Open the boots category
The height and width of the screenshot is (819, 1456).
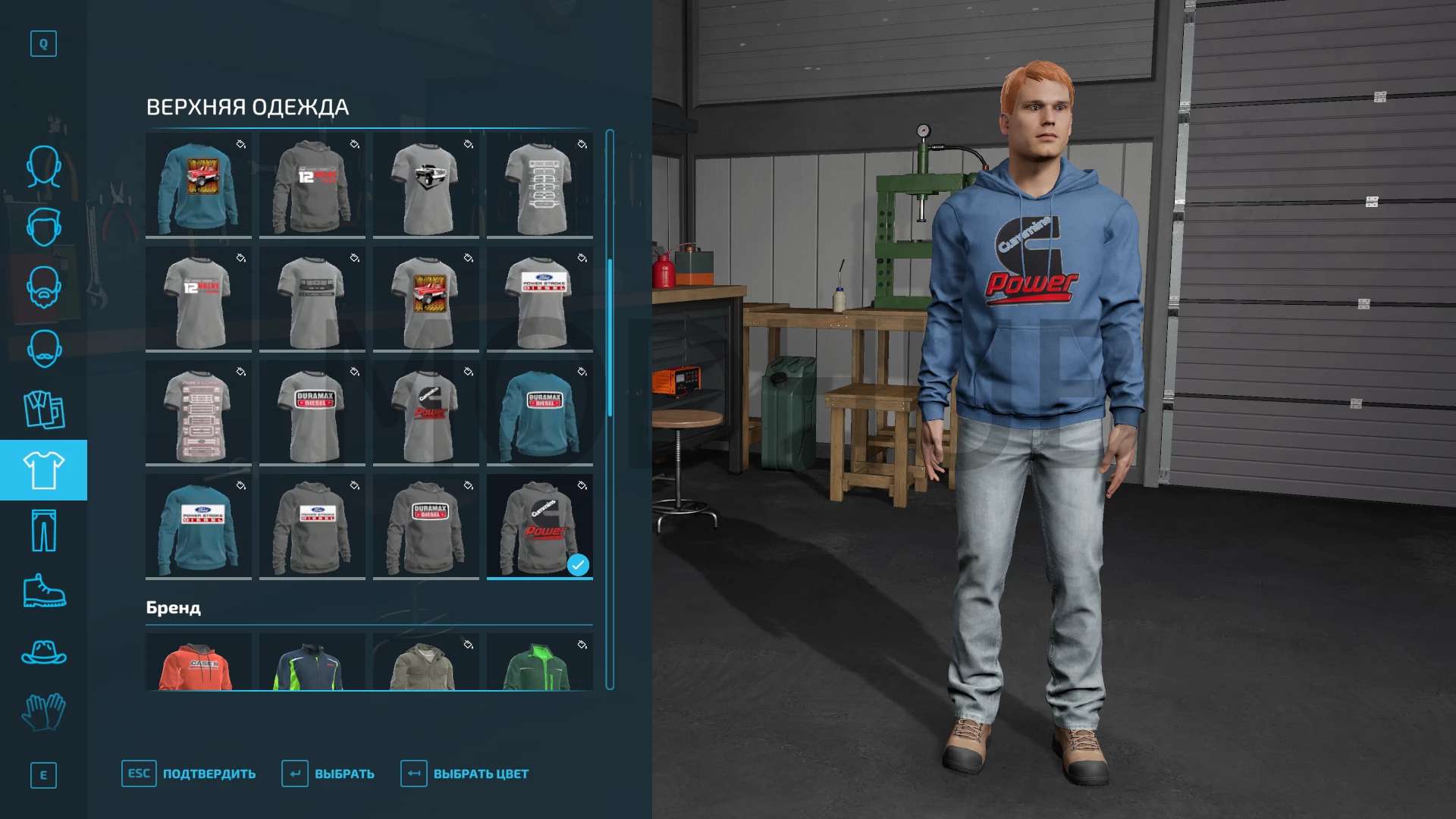pos(43,591)
